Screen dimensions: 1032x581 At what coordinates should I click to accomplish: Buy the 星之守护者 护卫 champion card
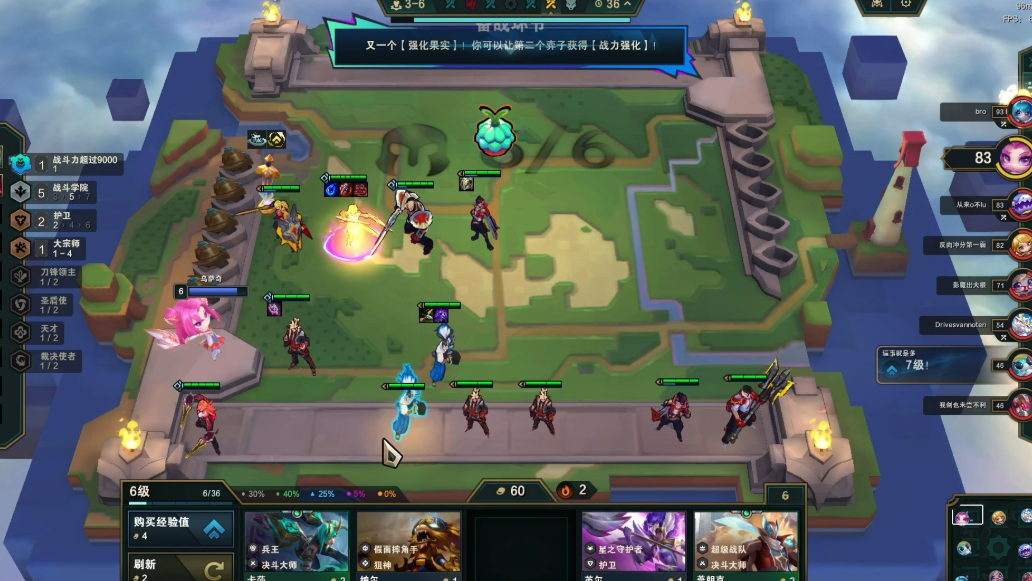click(633, 546)
